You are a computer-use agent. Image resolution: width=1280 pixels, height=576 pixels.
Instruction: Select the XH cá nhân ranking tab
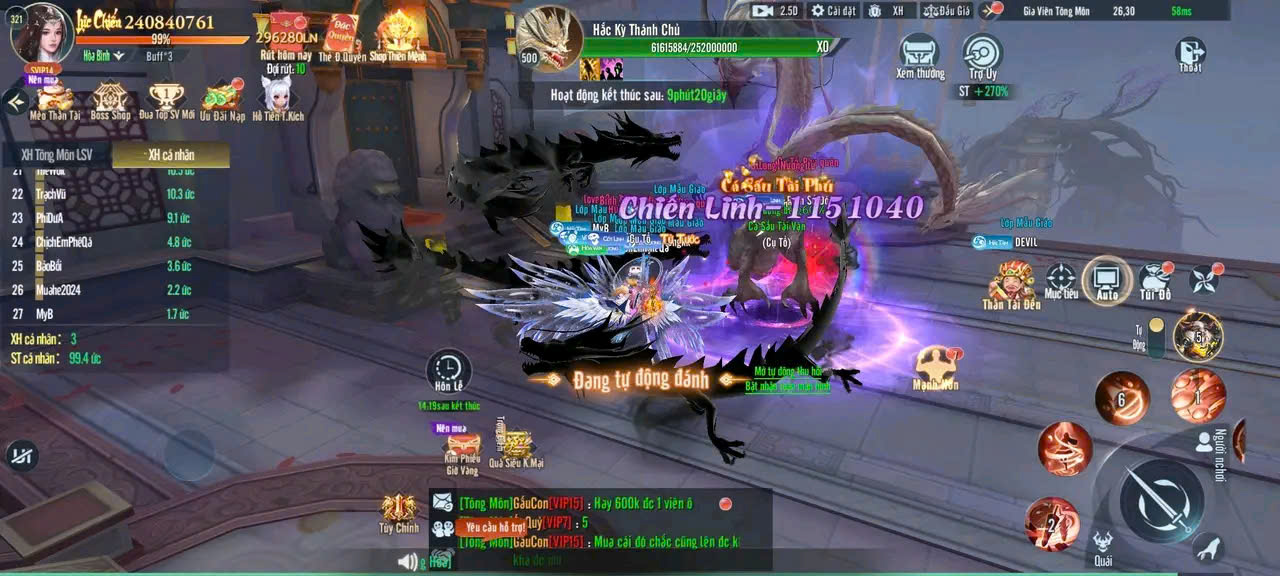(x=170, y=155)
